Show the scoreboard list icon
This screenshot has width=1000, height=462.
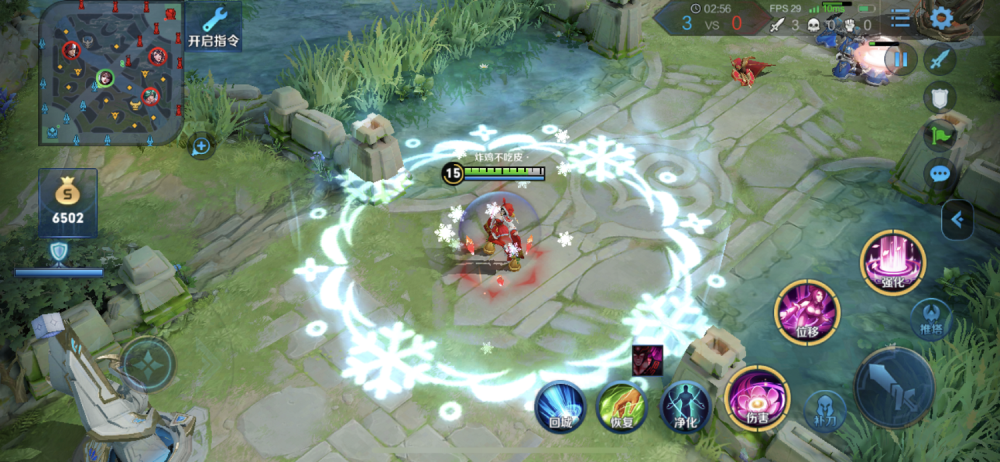coord(901,18)
